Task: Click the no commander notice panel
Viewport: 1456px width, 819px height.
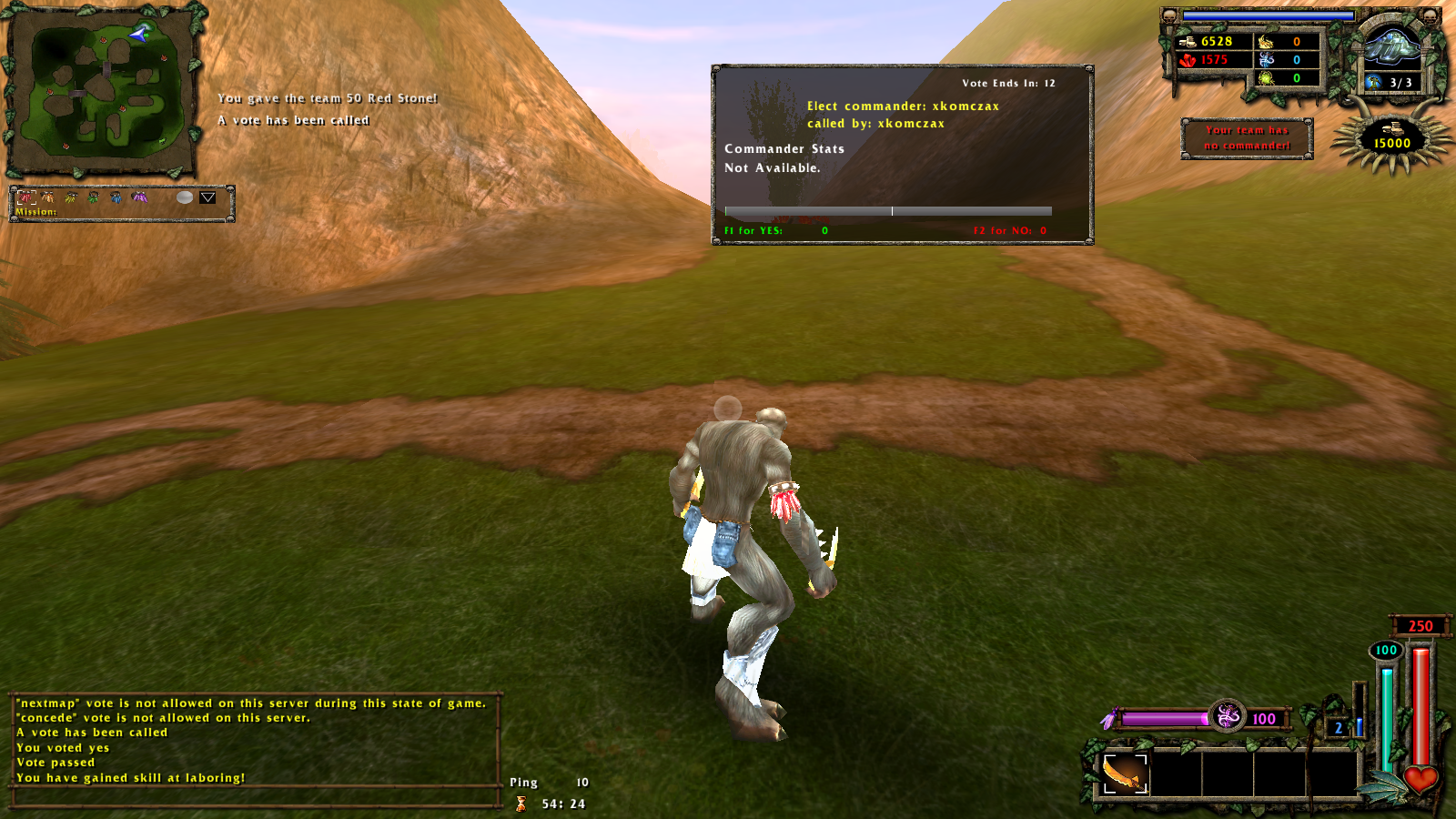Action: 1247,137
